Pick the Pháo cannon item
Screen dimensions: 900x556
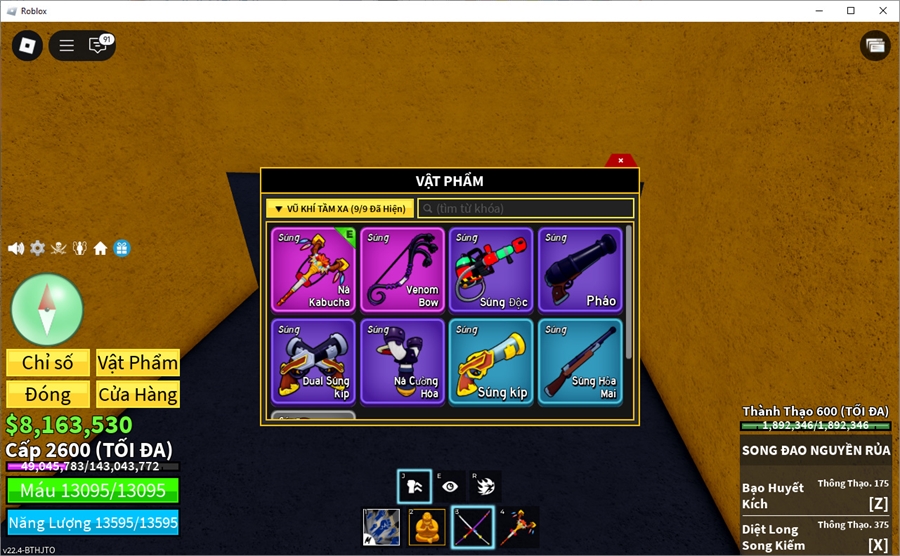(580, 269)
